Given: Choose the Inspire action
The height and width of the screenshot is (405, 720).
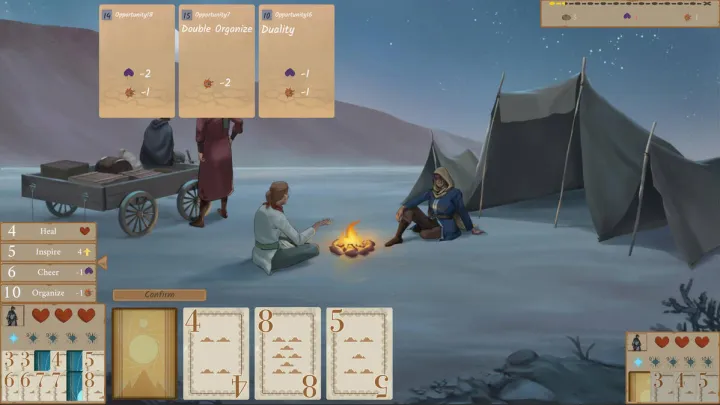Looking at the screenshot, I should click(x=48, y=251).
